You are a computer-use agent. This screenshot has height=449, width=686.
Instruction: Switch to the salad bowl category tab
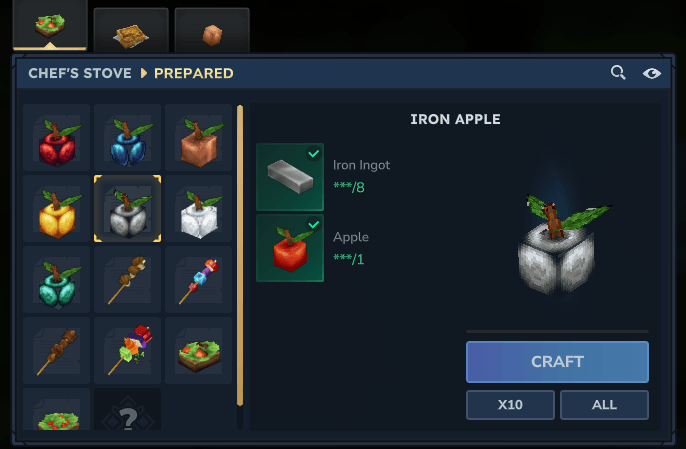click(x=46, y=26)
